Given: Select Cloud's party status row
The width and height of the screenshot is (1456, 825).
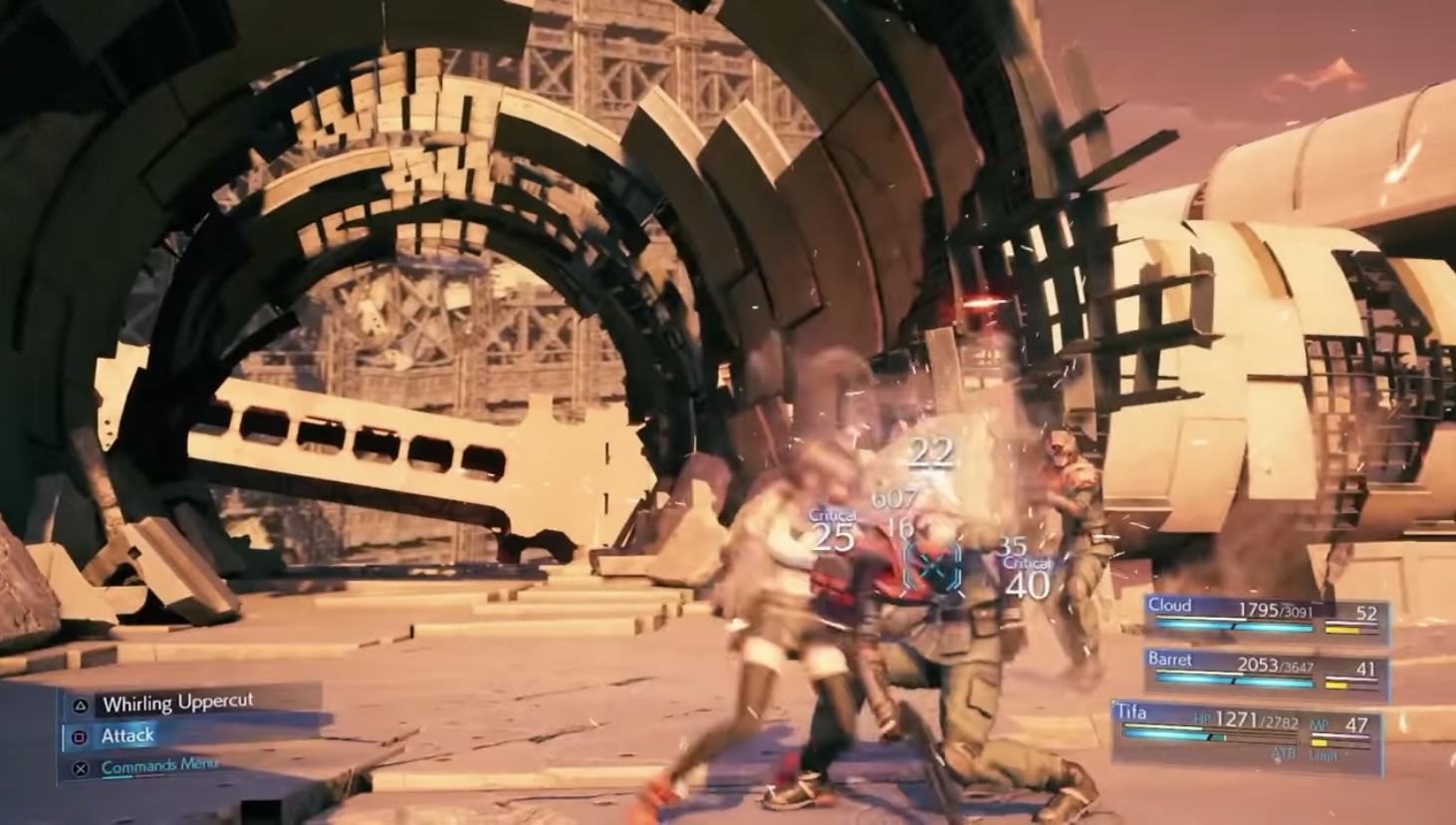Looking at the screenshot, I should tap(1265, 615).
